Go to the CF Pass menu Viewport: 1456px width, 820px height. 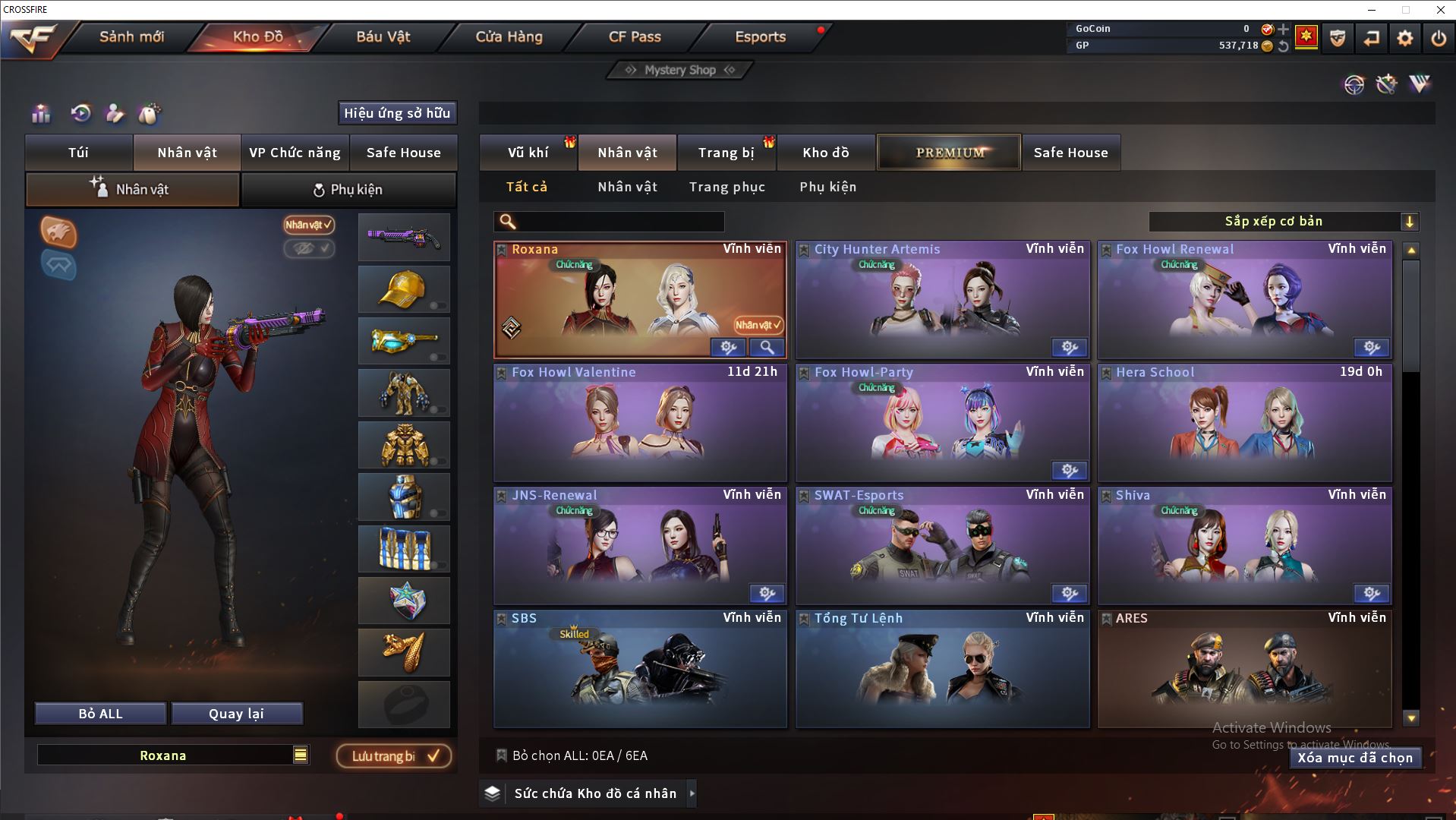click(x=635, y=36)
